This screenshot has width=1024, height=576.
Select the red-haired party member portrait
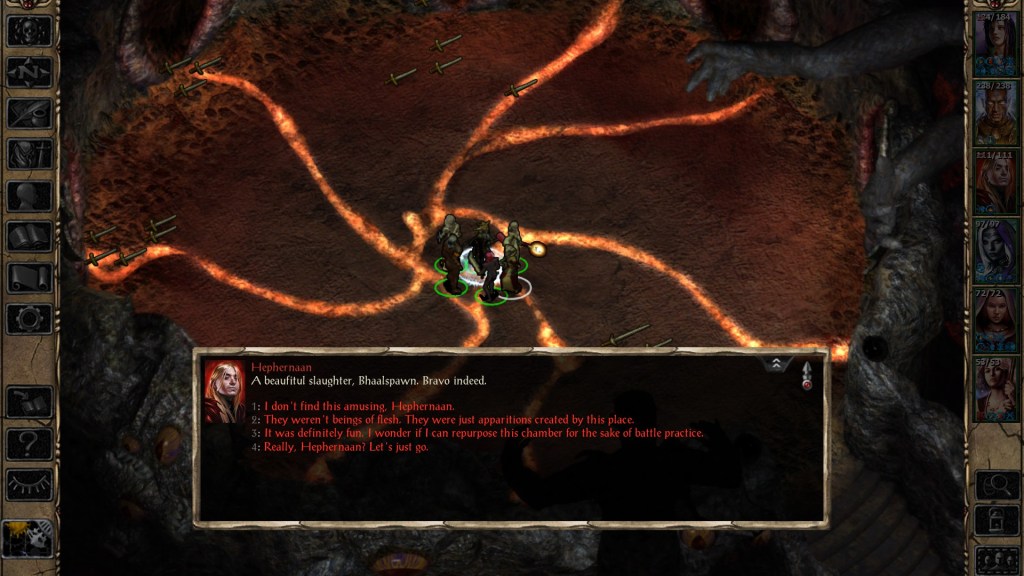tap(996, 183)
